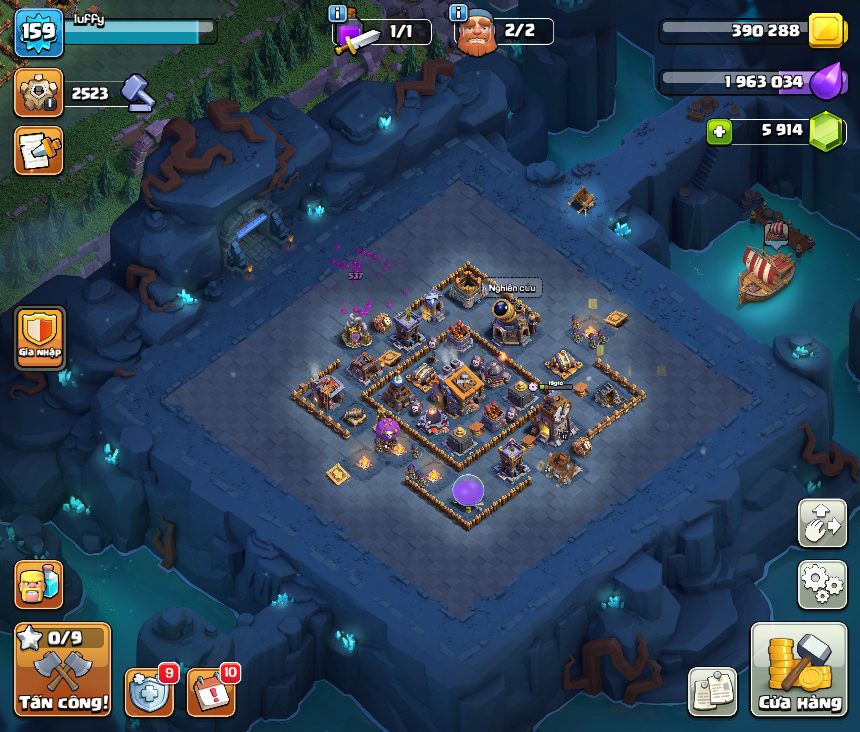Image resolution: width=860 pixels, height=732 pixels.
Task: Open the army barbarian and elixir icon
Action: point(39,585)
